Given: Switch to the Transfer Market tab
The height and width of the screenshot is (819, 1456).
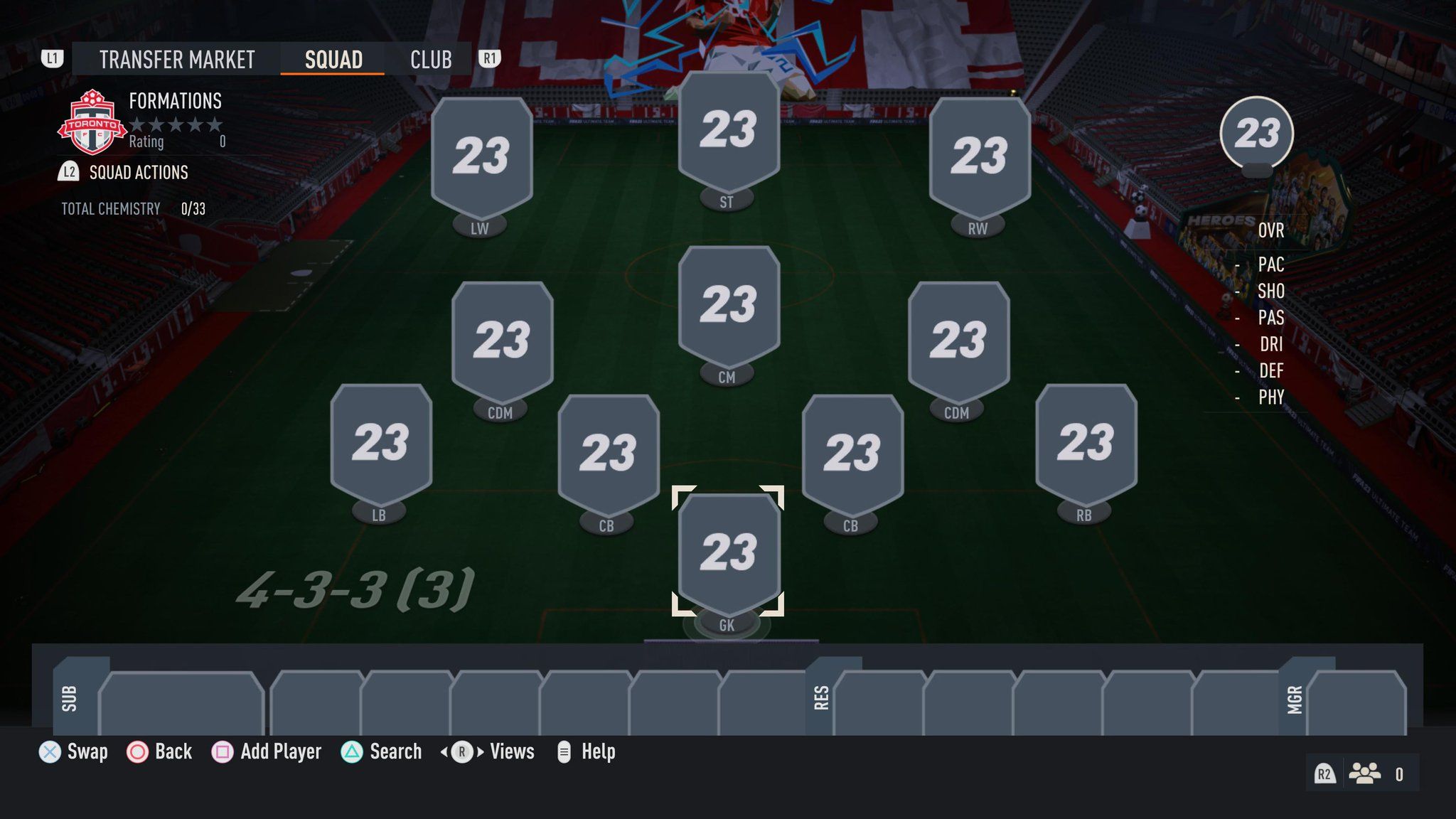Looking at the screenshot, I should click(176, 59).
